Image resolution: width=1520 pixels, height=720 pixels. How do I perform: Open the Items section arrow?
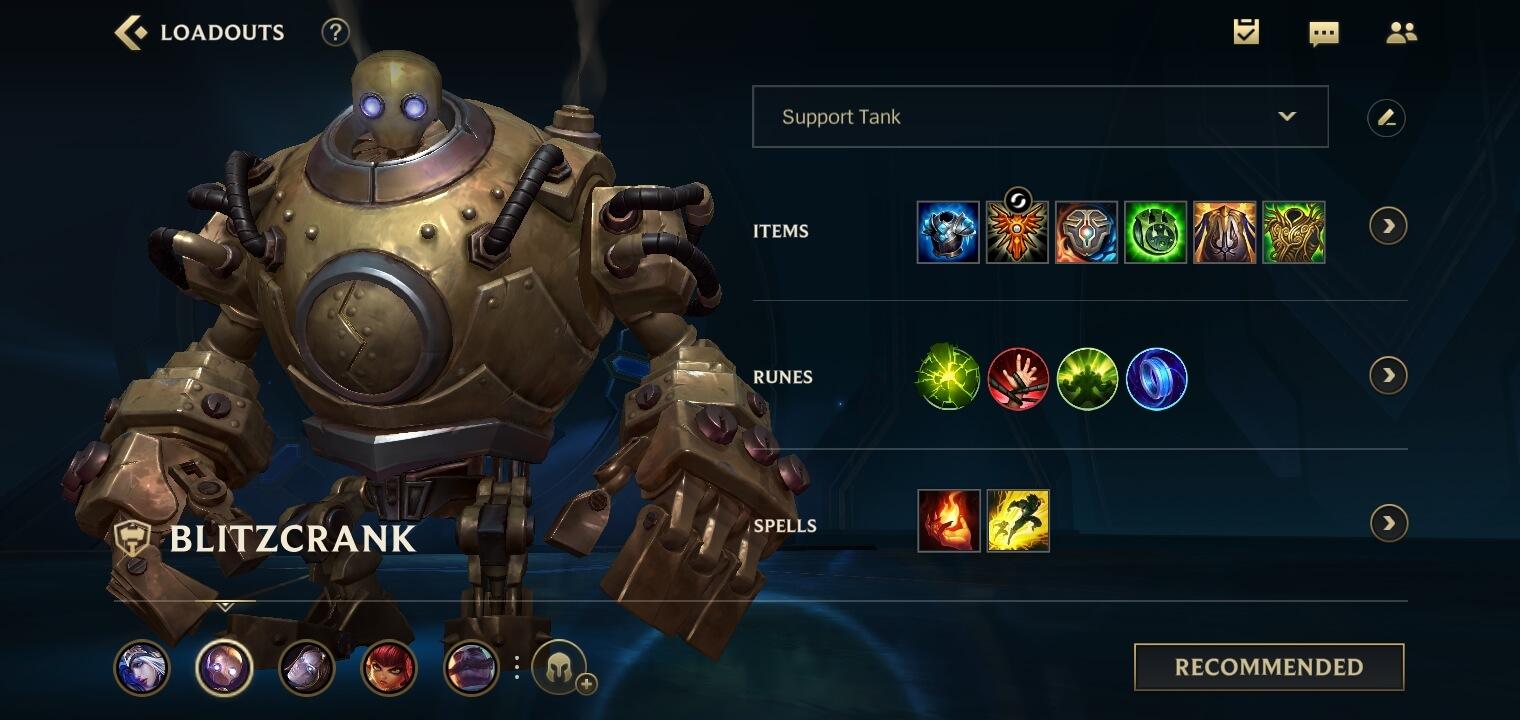click(x=1388, y=226)
